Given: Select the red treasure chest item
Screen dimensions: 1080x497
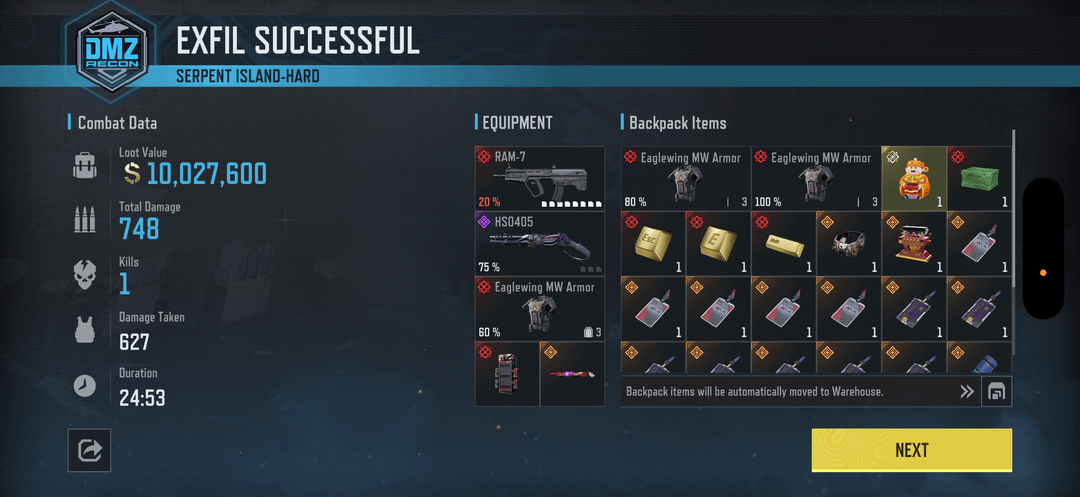Looking at the screenshot, I should click(x=913, y=243).
